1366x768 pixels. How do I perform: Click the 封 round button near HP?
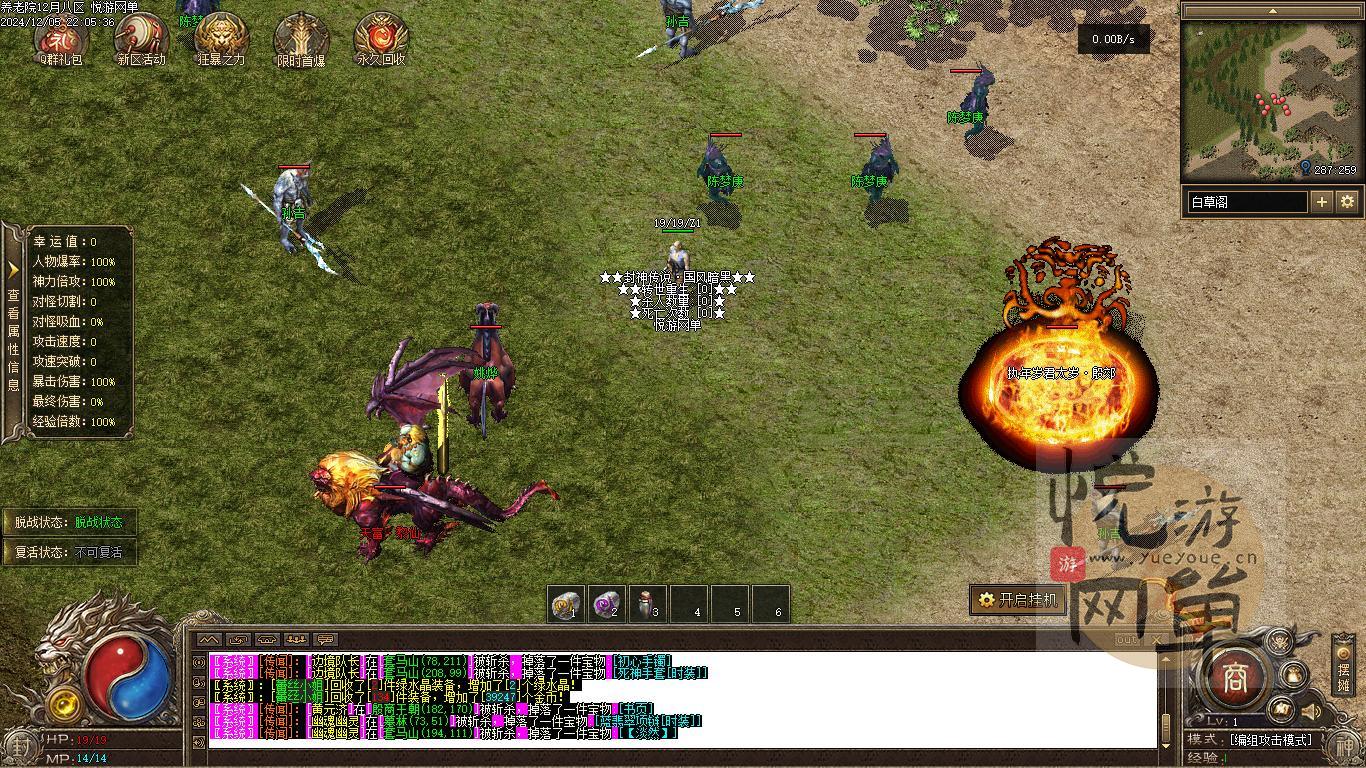[x=21, y=746]
